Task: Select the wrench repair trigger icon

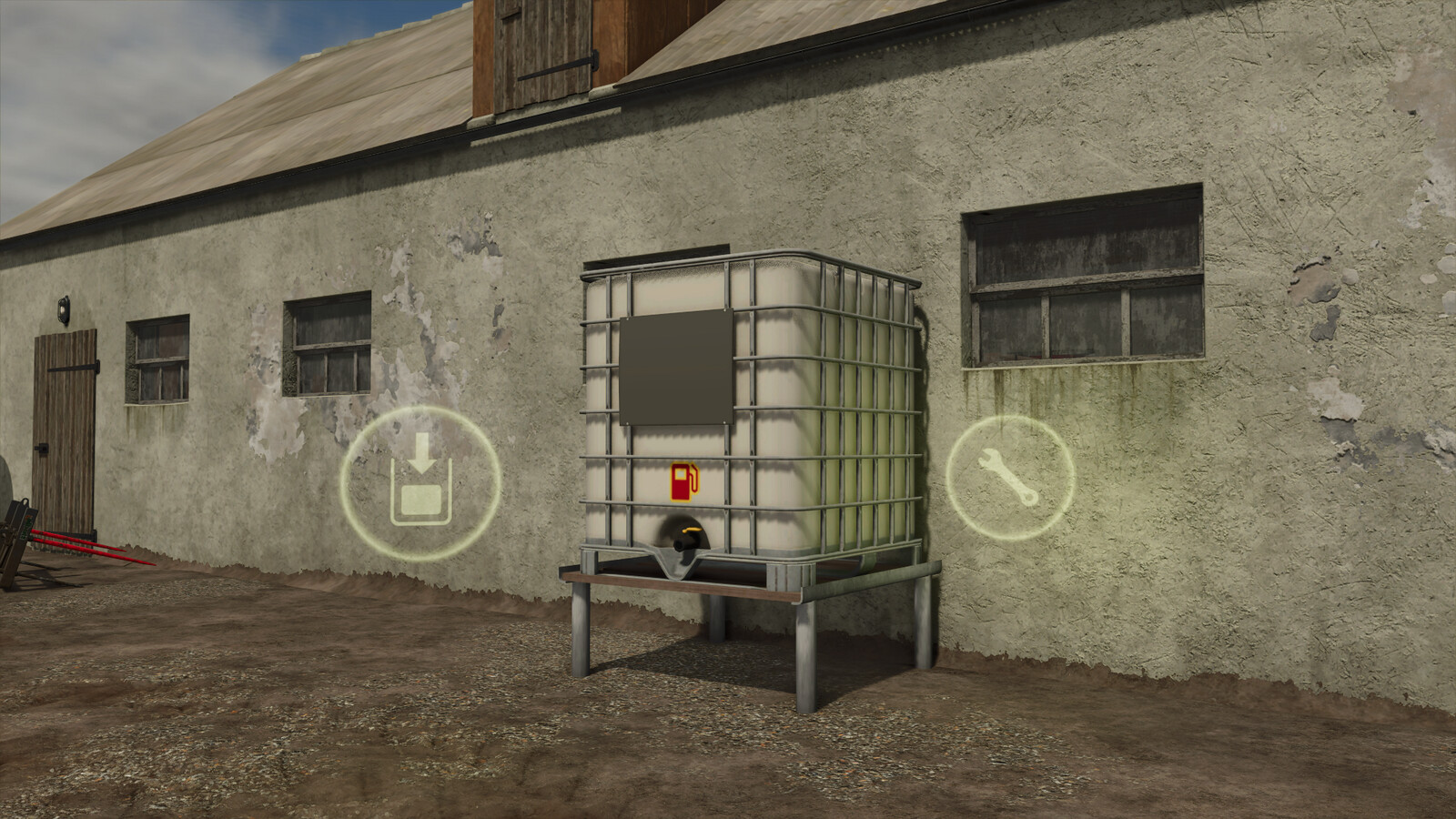Action: (x=1013, y=477)
